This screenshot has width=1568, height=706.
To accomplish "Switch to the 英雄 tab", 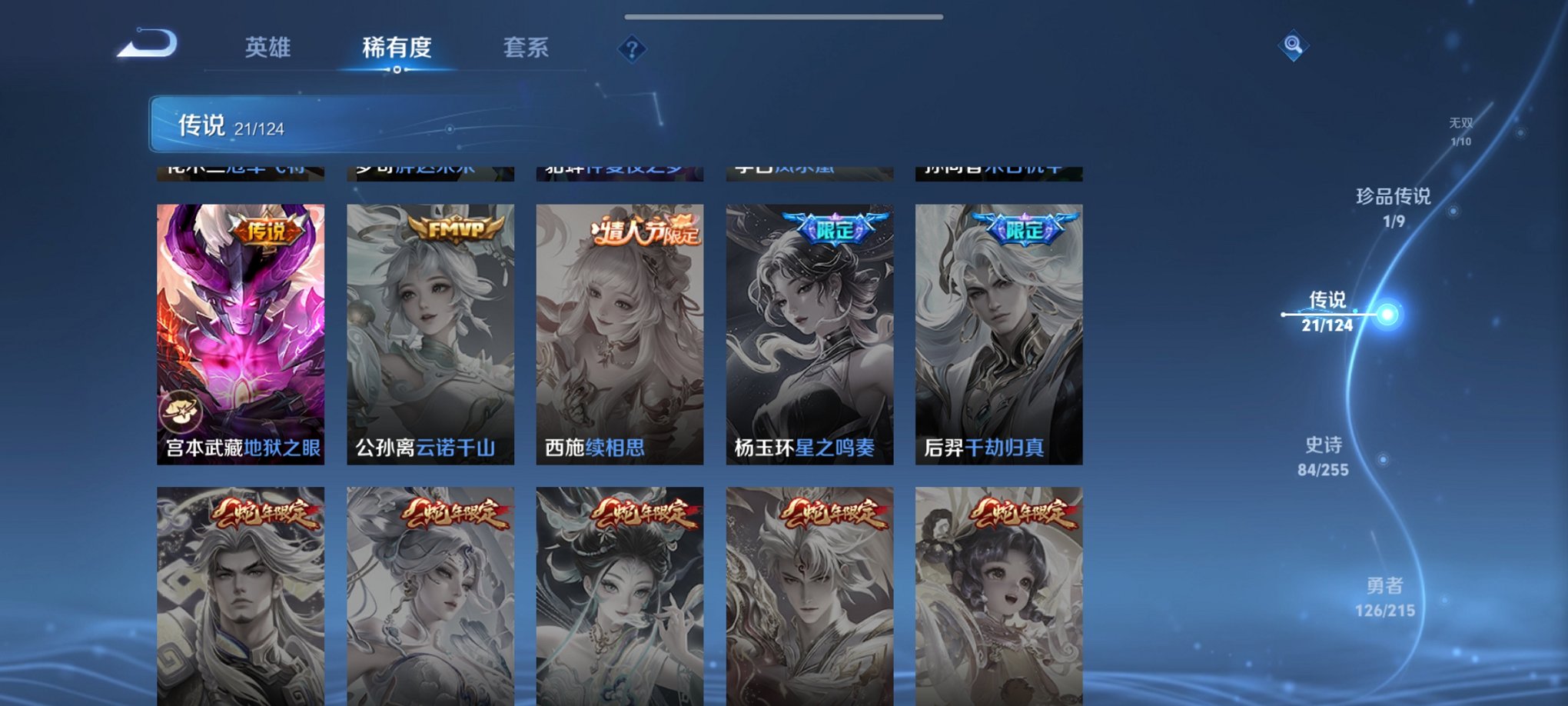I will [x=267, y=48].
